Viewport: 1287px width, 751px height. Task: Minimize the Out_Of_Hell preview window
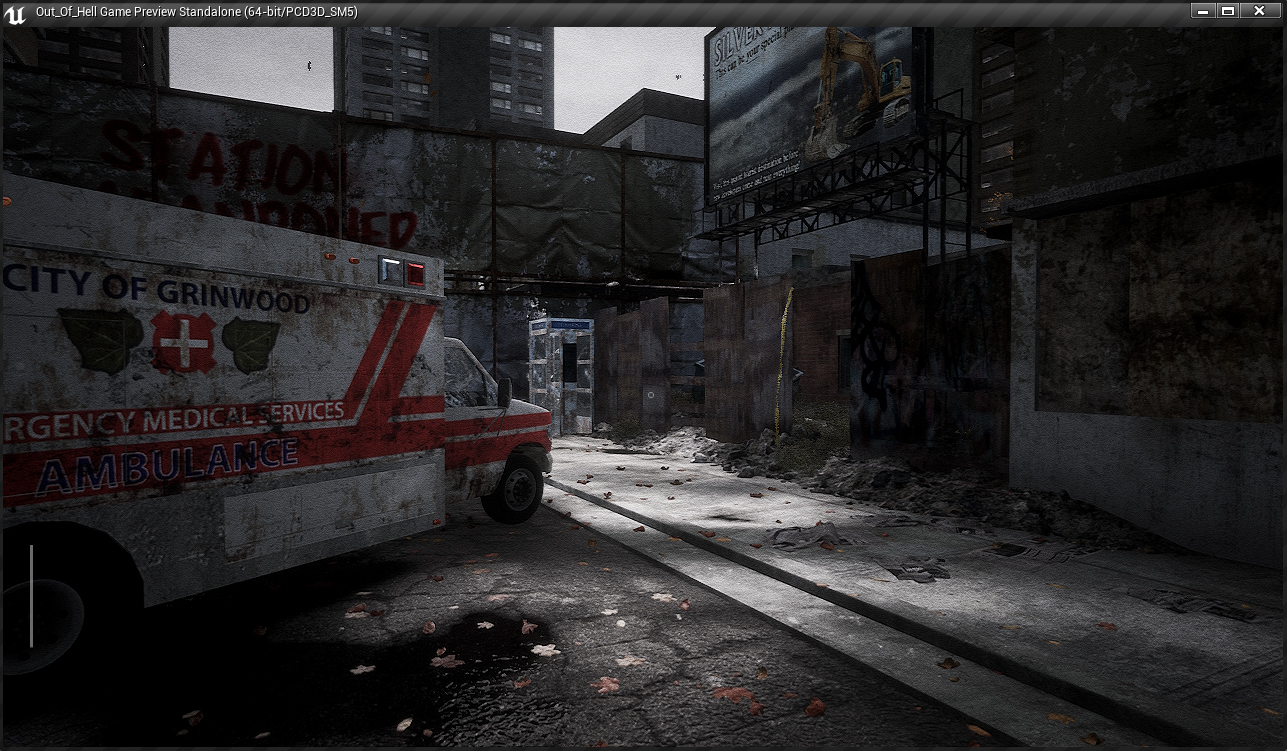coord(1203,11)
